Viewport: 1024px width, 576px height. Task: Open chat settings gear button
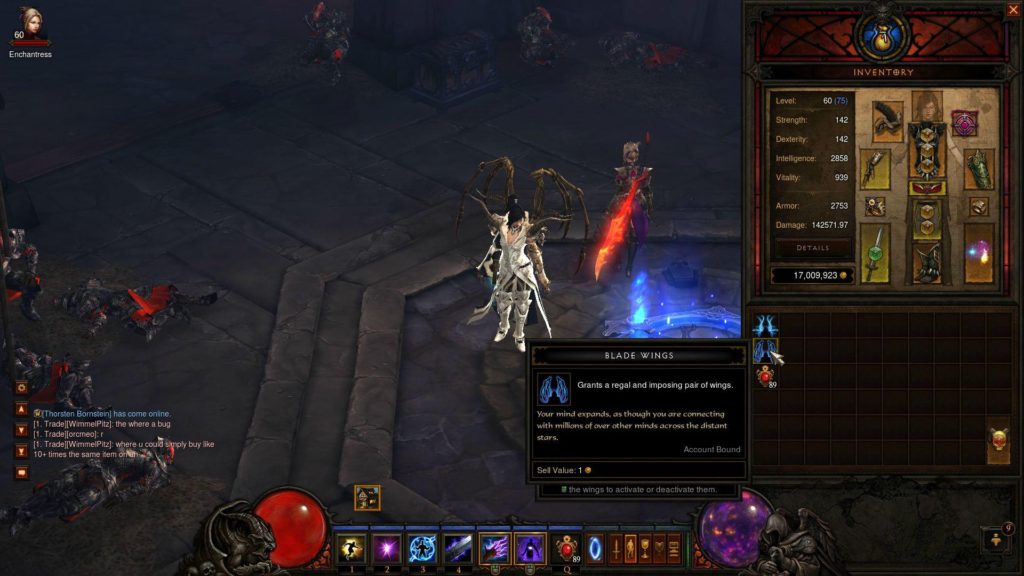tap(20, 387)
